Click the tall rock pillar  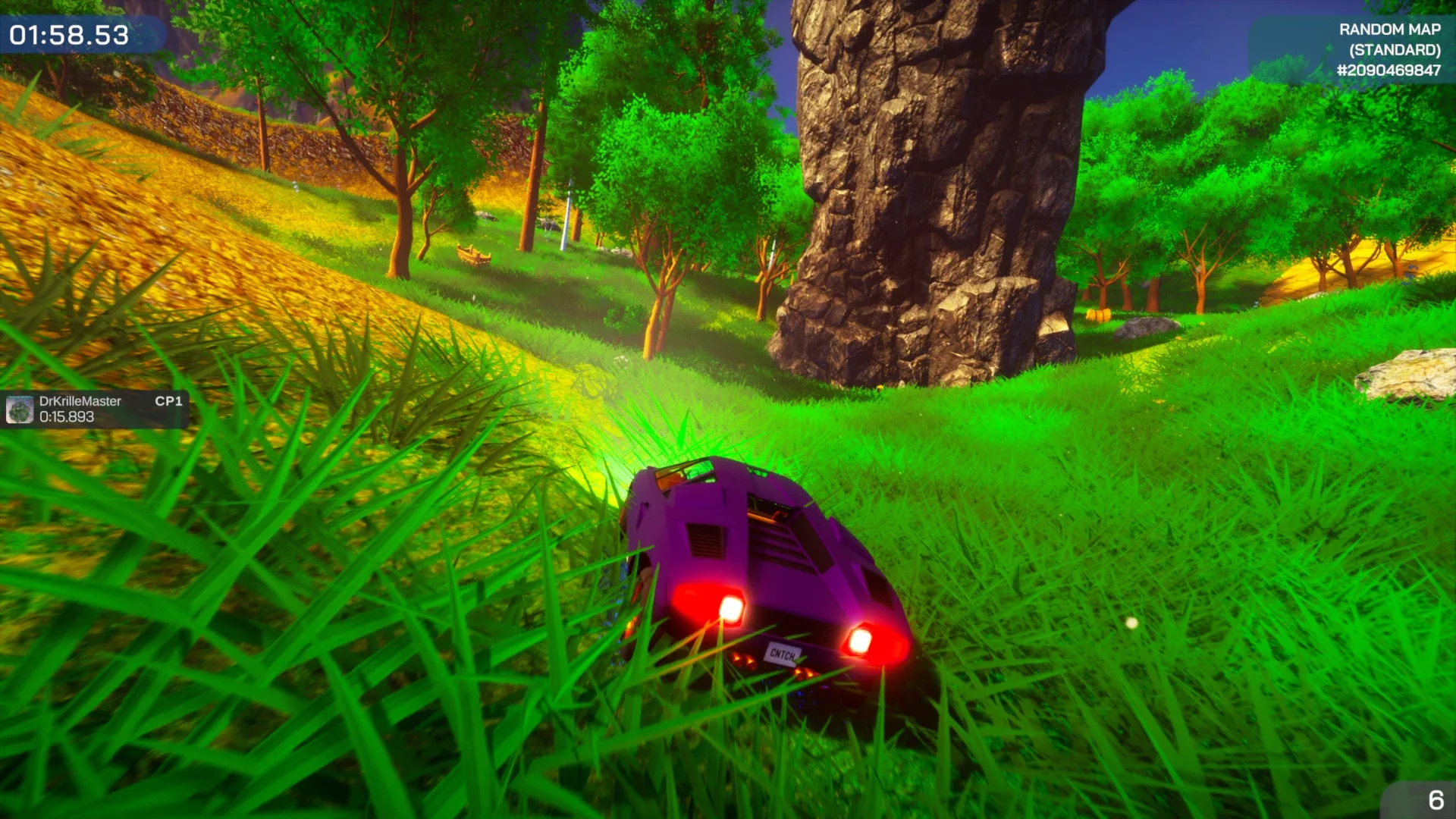tap(910, 190)
